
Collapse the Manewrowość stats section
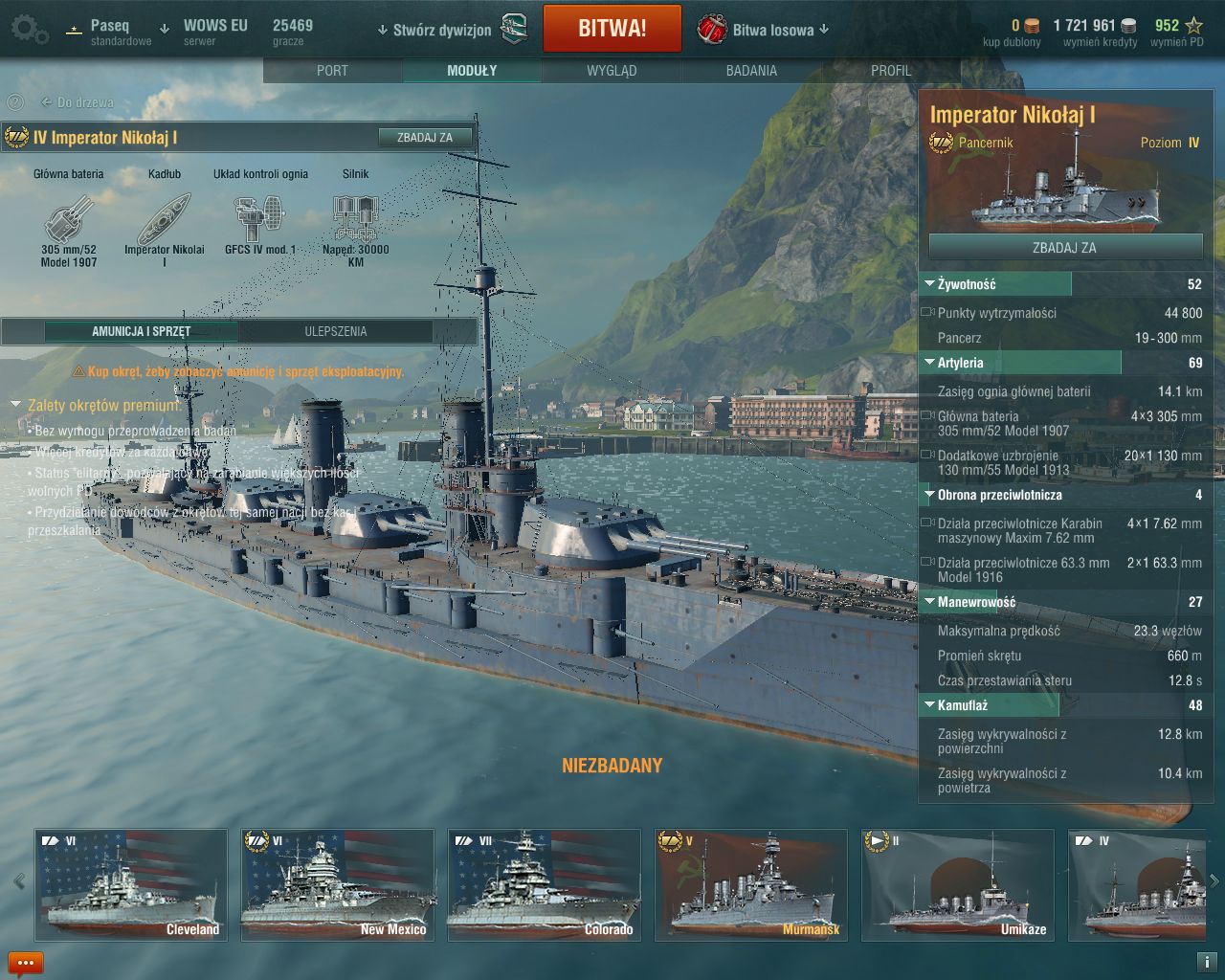(x=929, y=602)
